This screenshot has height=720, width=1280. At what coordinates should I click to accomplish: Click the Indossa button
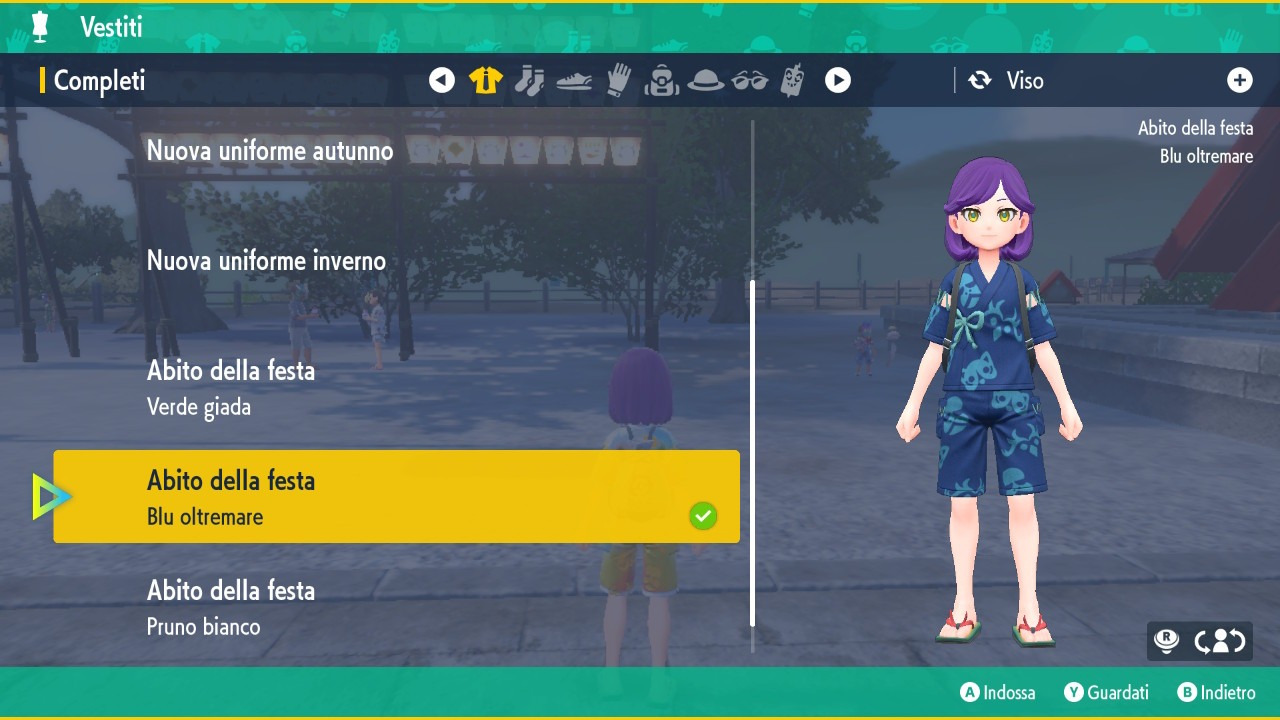tap(998, 692)
